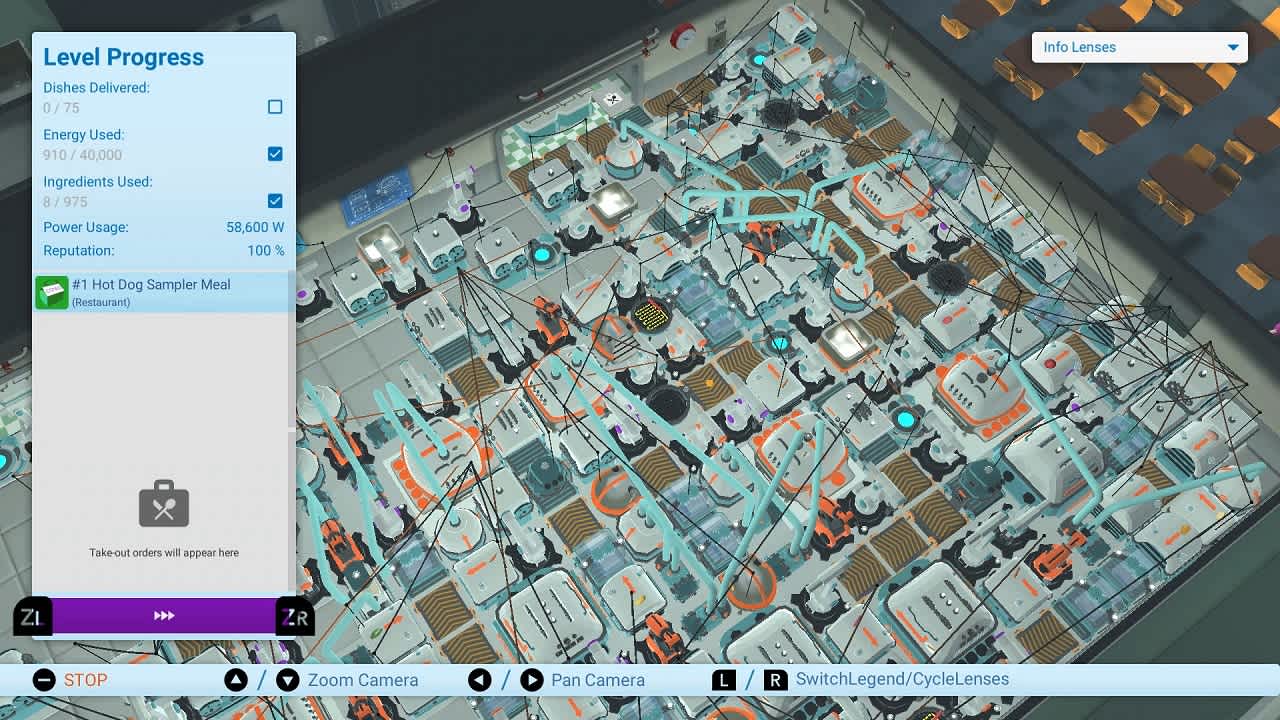Select the green ticket icon for Hot Dog Sampler Meal
This screenshot has width=1280, height=720.
[51, 292]
